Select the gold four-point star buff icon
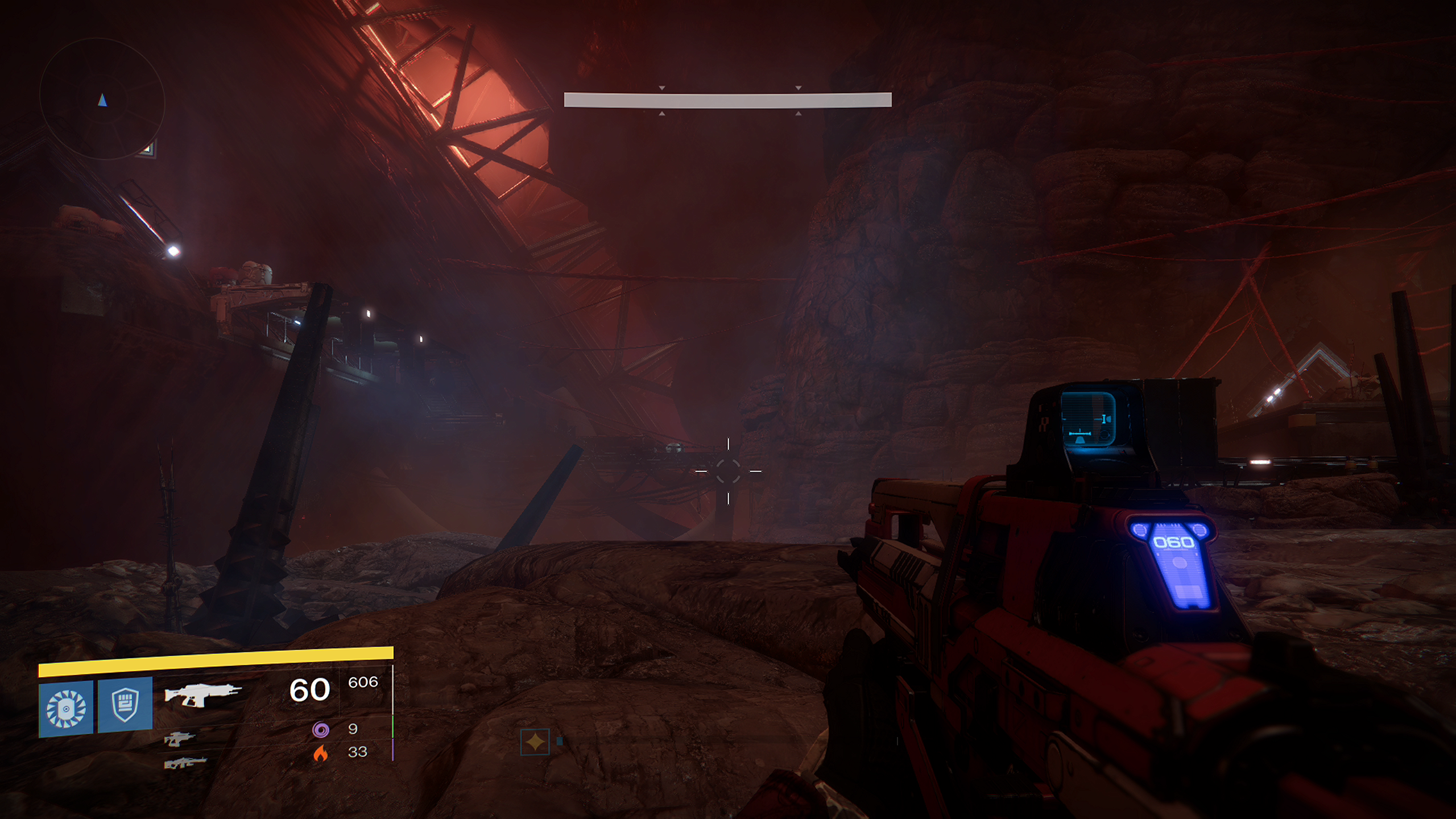 [x=535, y=742]
